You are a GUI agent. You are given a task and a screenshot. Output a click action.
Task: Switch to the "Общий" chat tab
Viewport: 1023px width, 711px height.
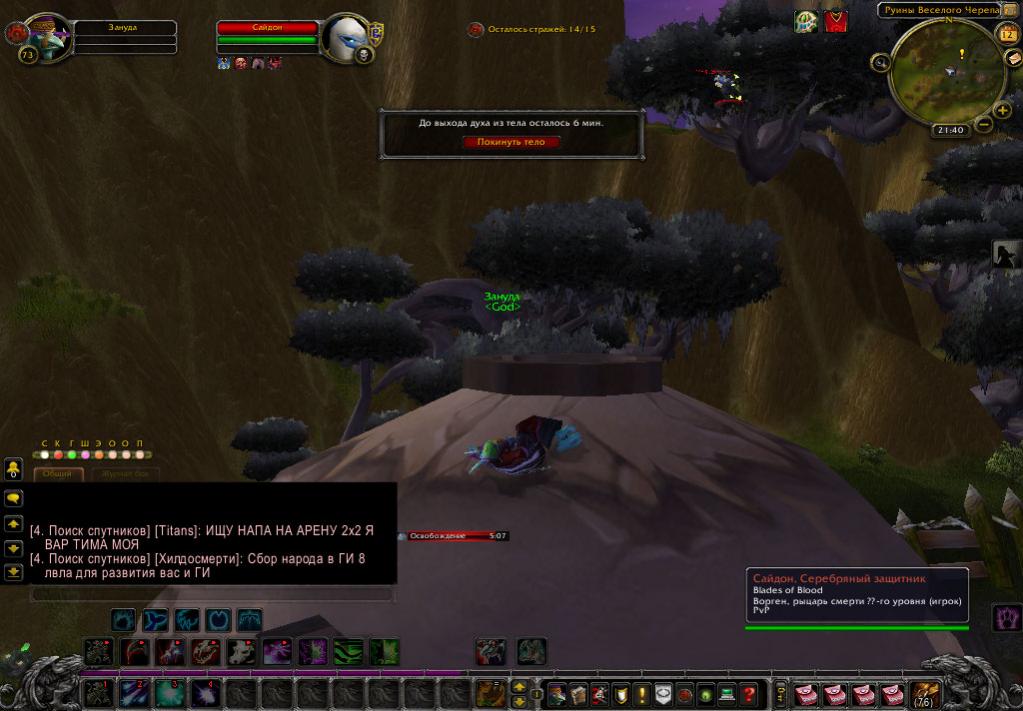tap(57, 473)
